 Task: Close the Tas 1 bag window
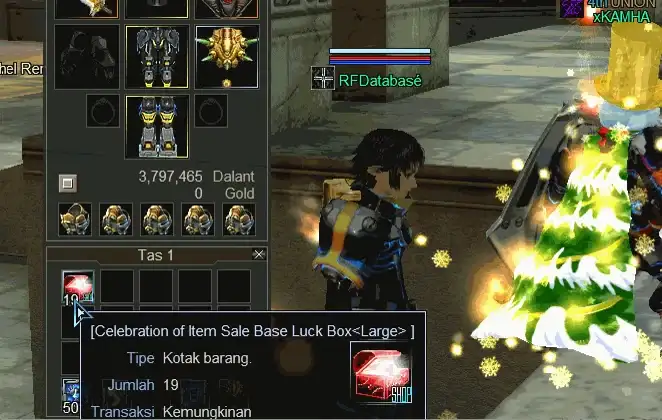pos(259,255)
